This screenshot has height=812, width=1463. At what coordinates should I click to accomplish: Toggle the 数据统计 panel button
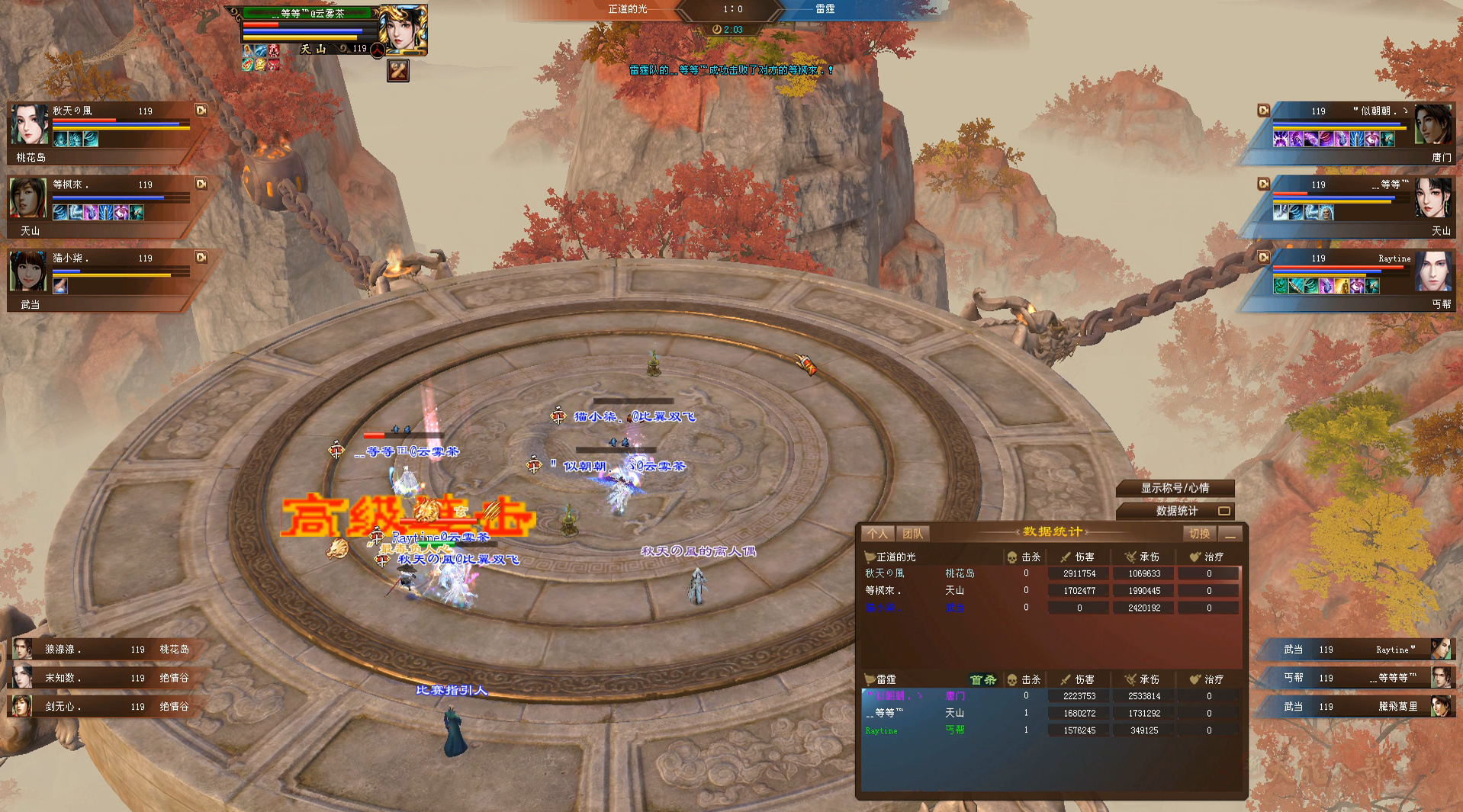1176,511
